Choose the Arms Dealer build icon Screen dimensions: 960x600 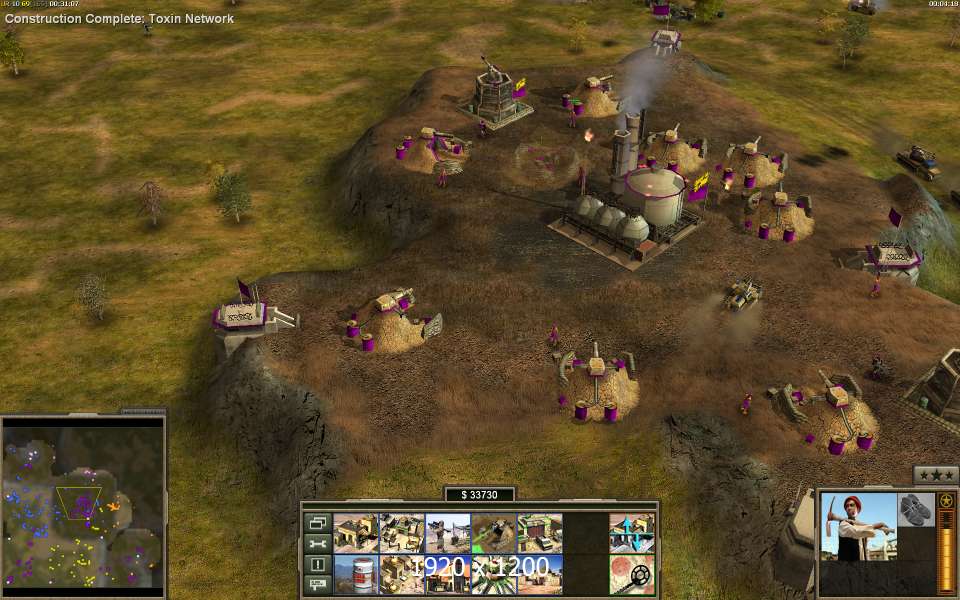(539, 533)
